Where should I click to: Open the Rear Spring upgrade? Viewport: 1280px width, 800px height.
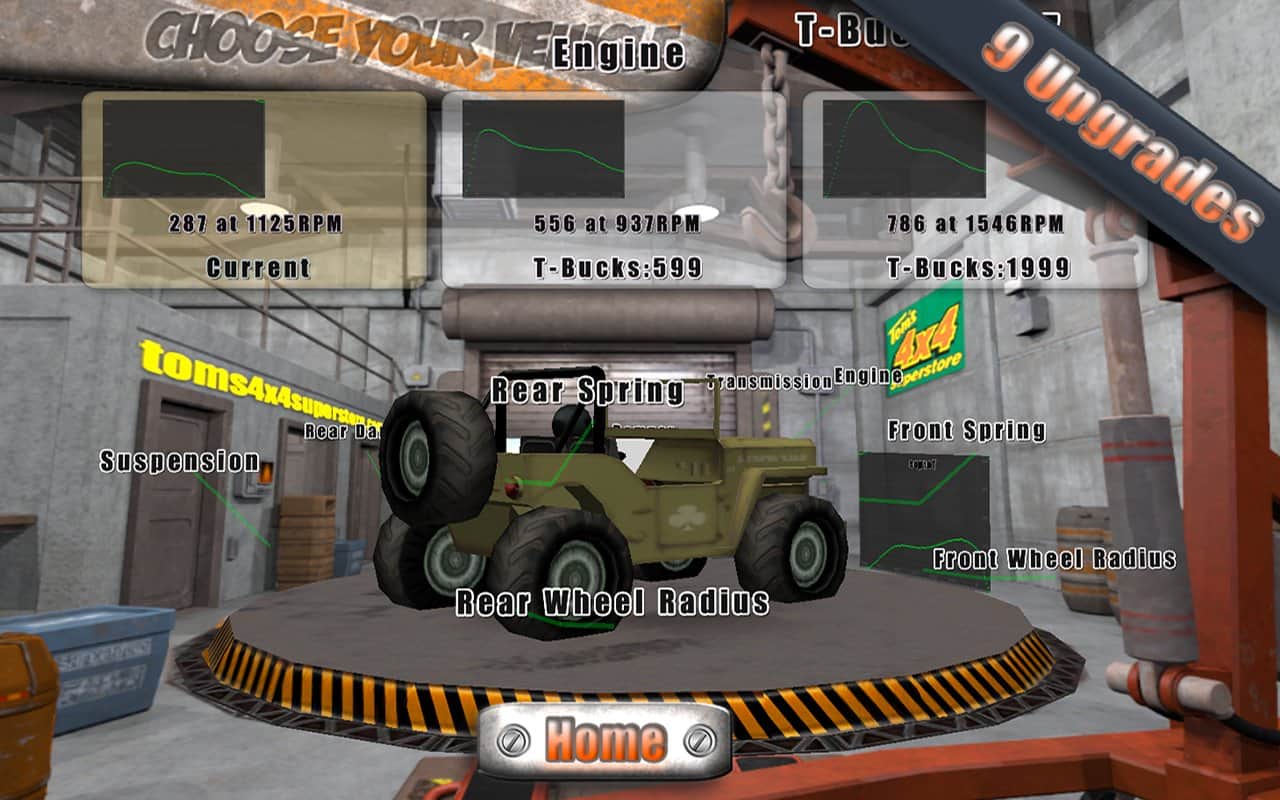(587, 391)
